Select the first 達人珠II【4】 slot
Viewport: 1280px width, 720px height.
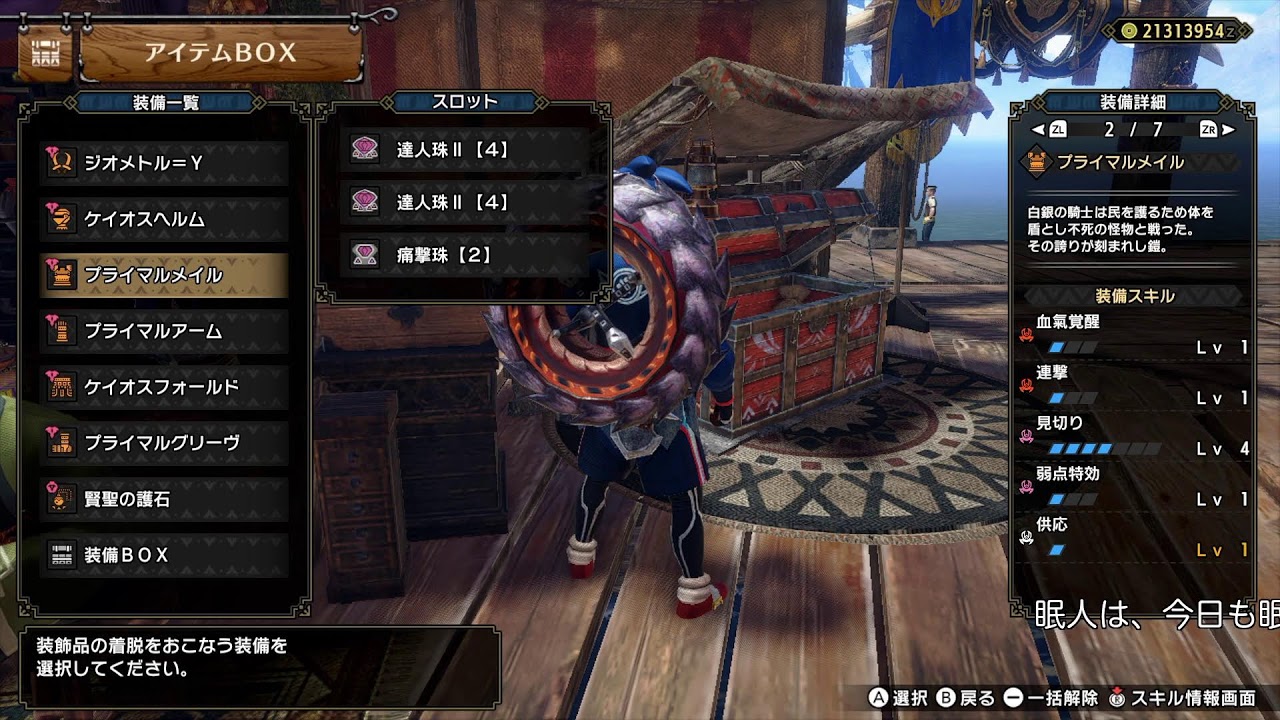click(464, 150)
